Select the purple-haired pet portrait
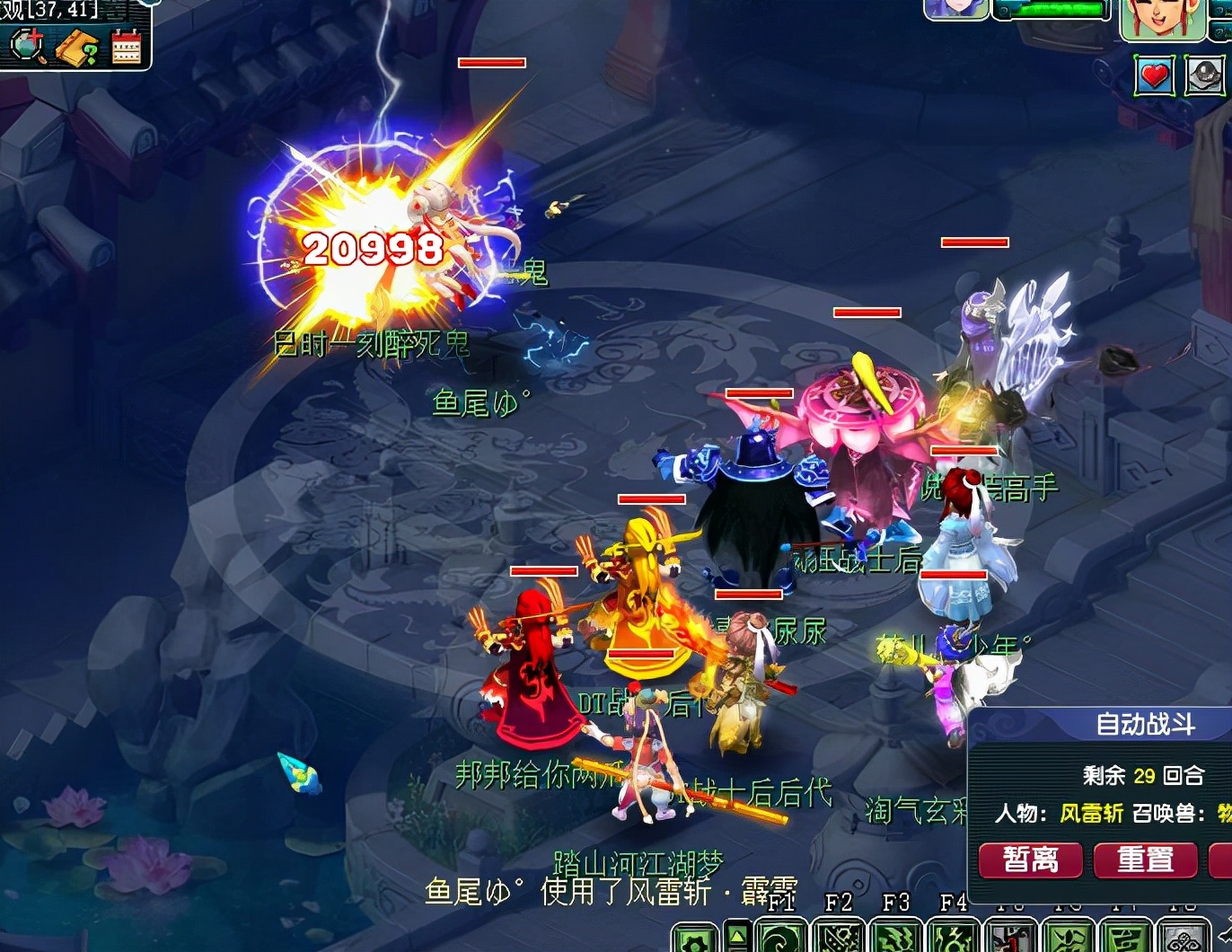Viewport: 1232px width, 952px height. tap(955, 9)
